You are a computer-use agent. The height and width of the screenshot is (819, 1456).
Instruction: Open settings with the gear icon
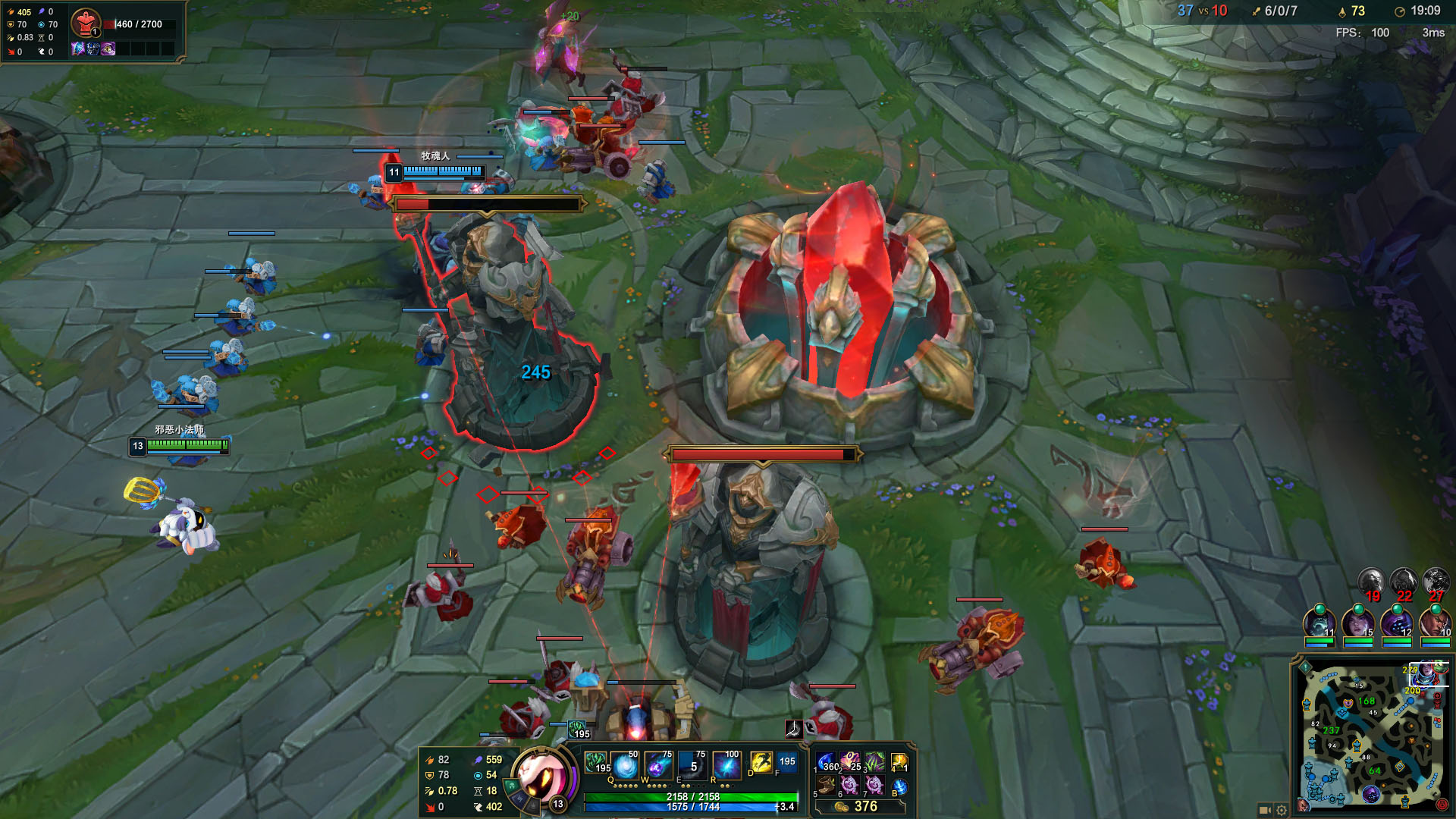(x=1282, y=809)
